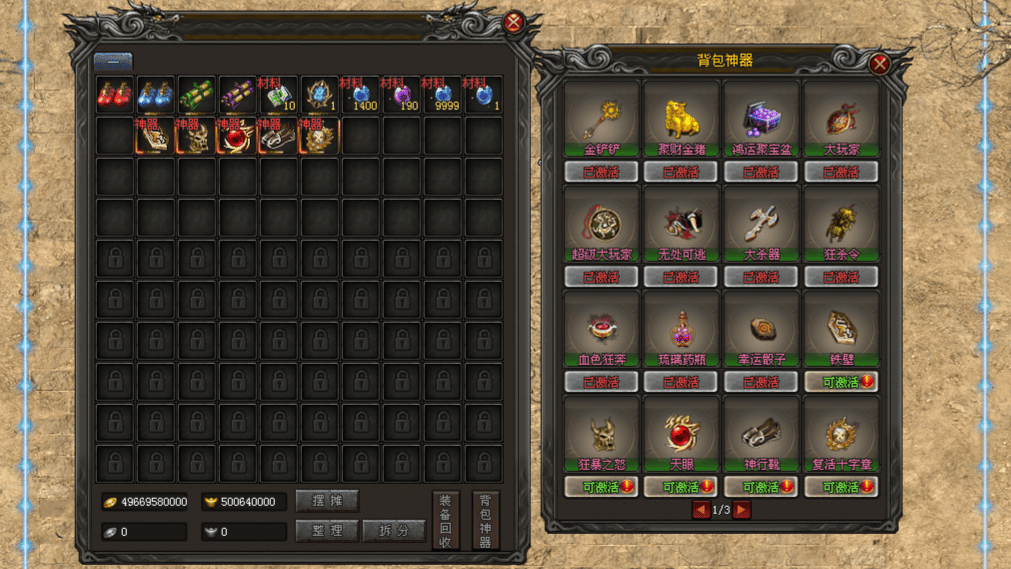Activate the 天眼 artifact
Image resolution: width=1011 pixels, height=569 pixels.
click(681, 487)
